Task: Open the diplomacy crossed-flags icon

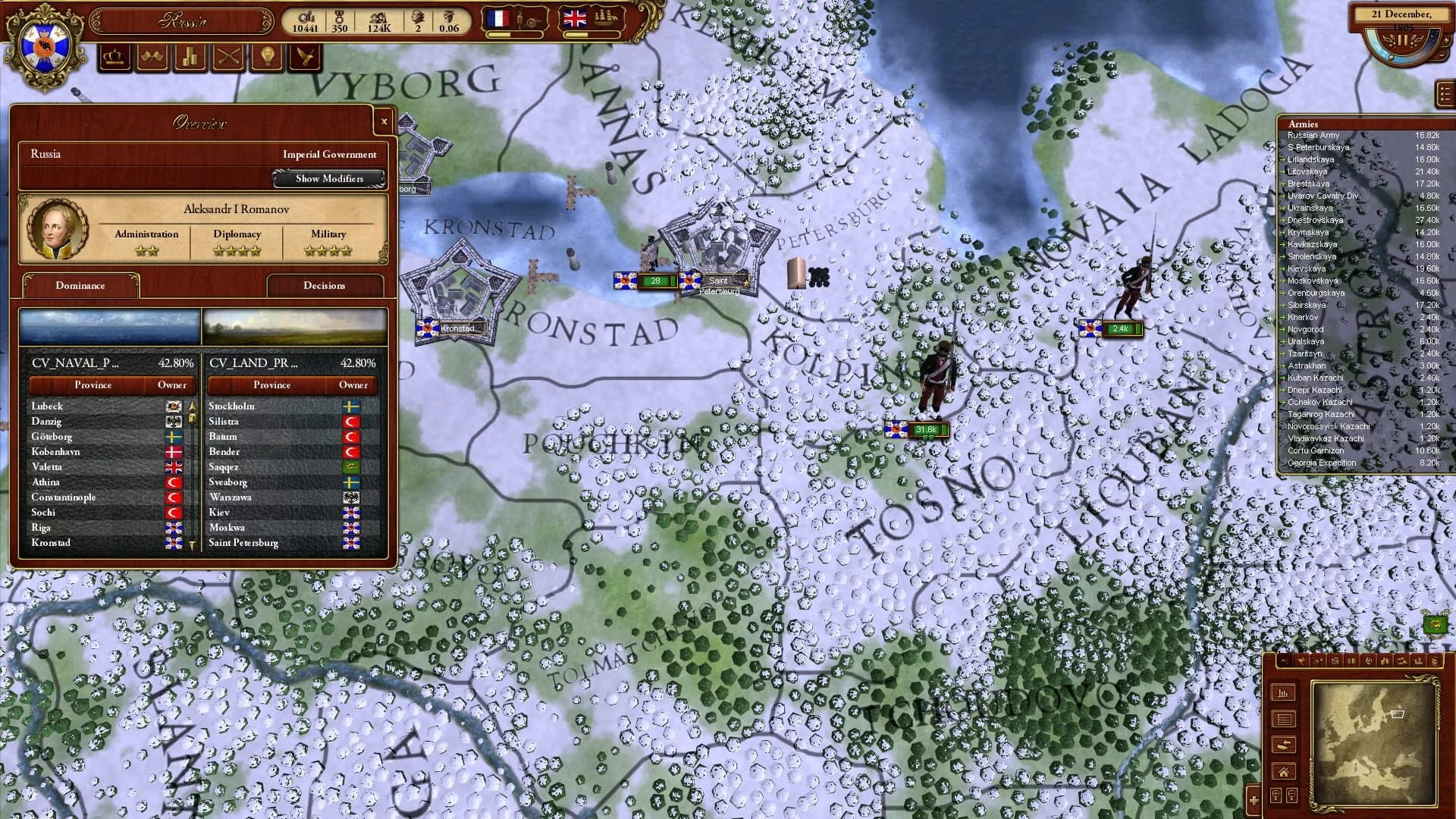Action: [153, 57]
